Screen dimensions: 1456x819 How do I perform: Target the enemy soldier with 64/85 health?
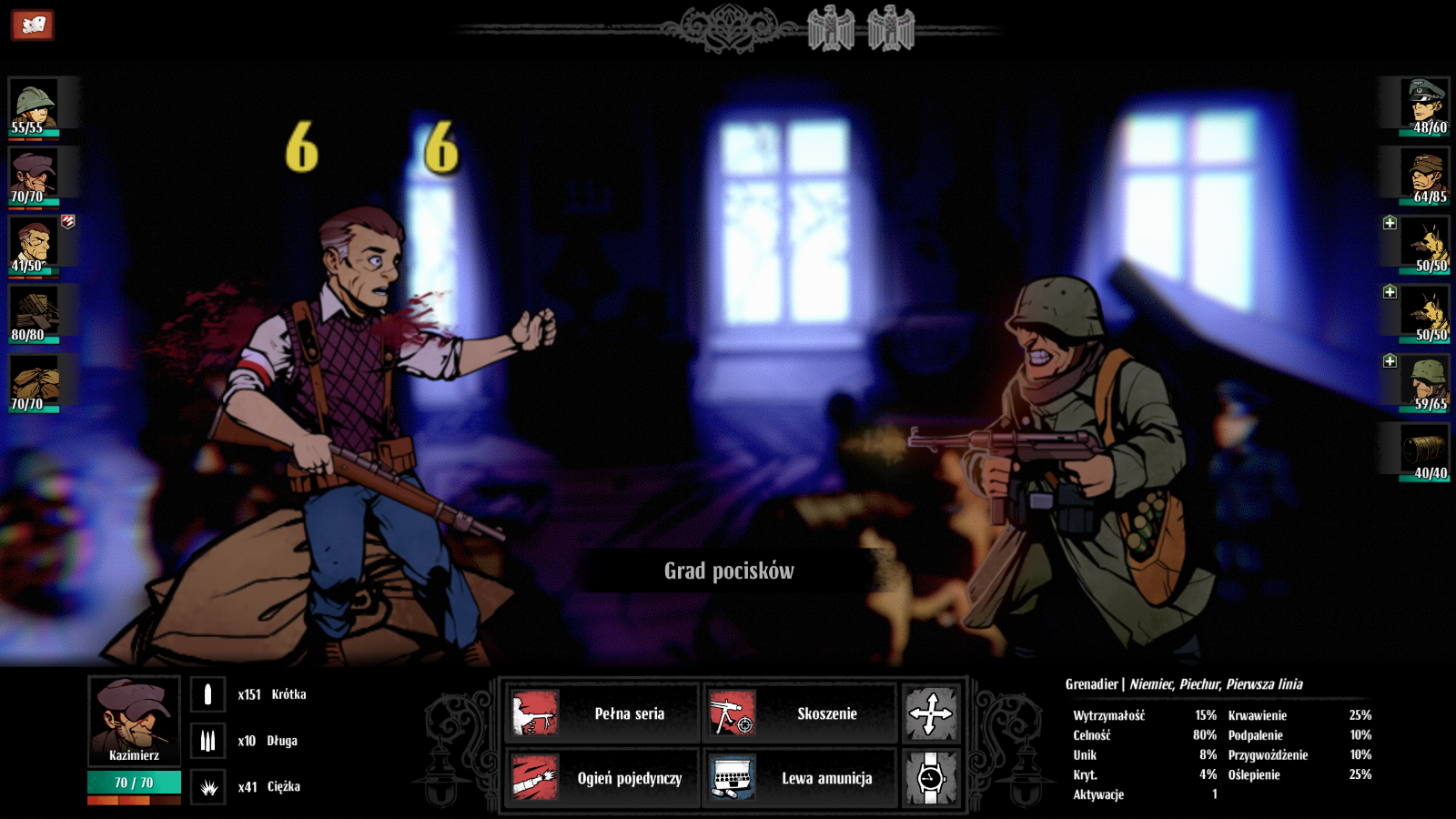point(1425,175)
